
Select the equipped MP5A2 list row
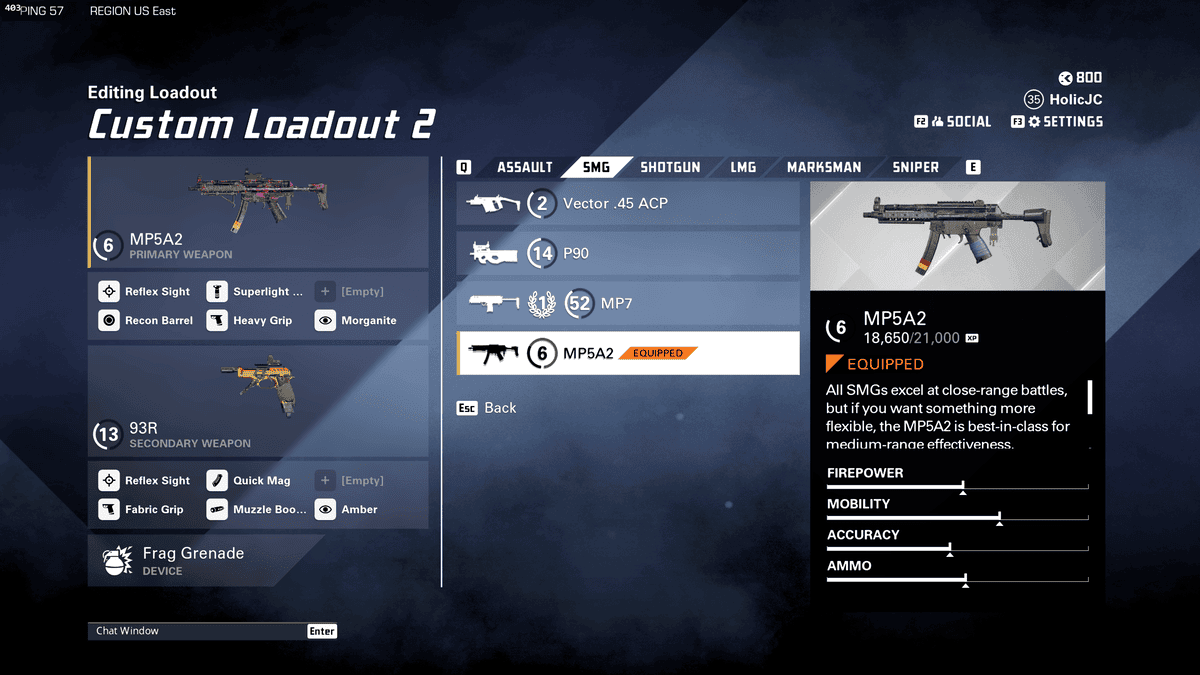tap(628, 353)
